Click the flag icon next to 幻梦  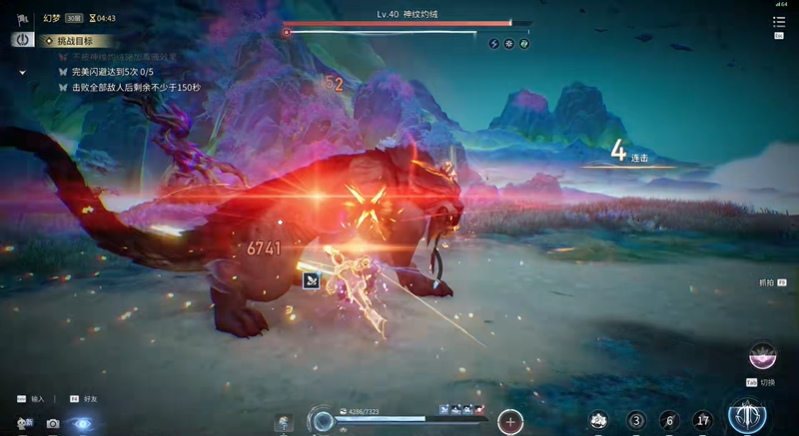[x=22, y=18]
